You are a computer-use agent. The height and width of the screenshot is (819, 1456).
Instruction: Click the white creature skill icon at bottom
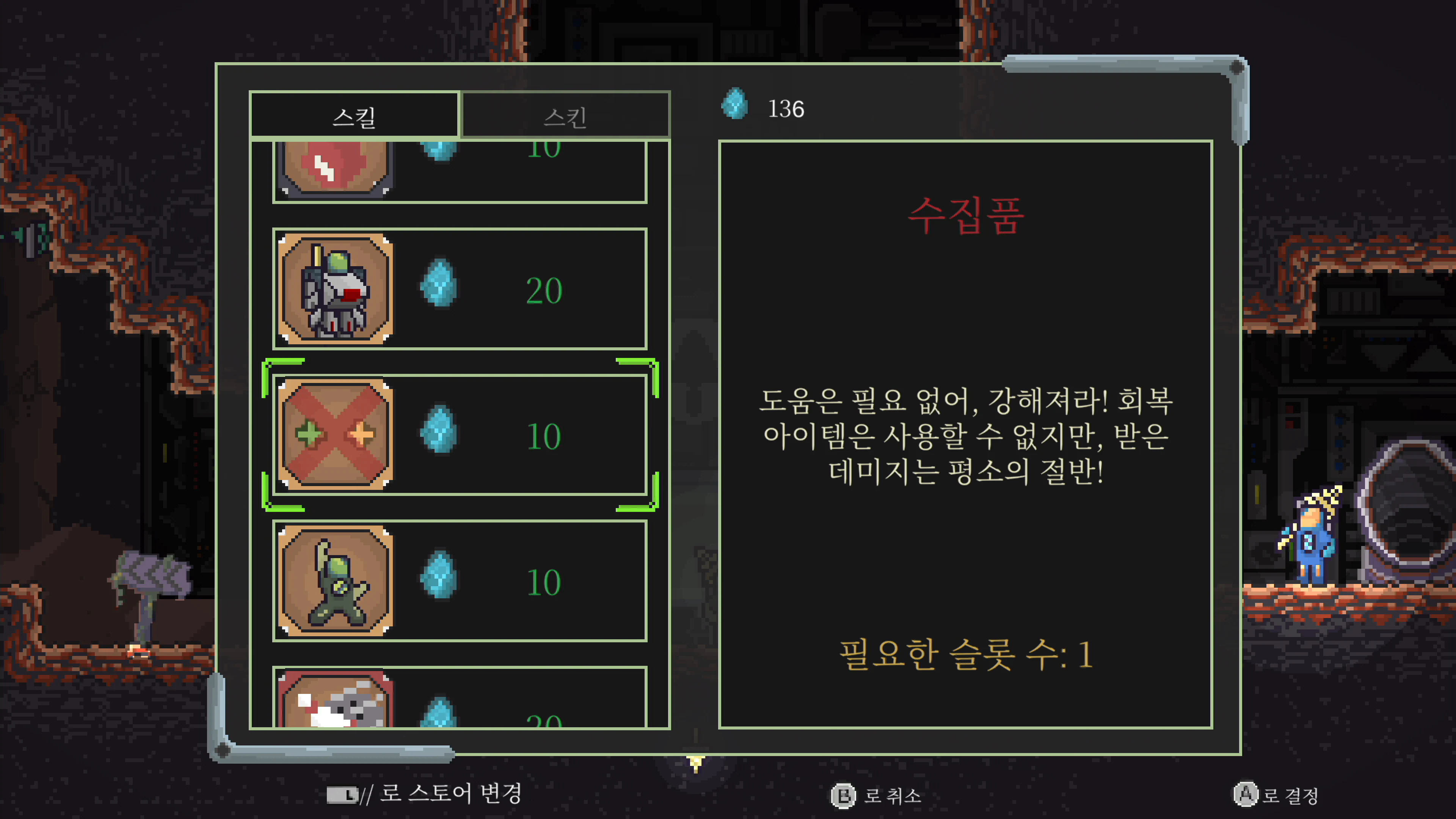tap(334, 706)
